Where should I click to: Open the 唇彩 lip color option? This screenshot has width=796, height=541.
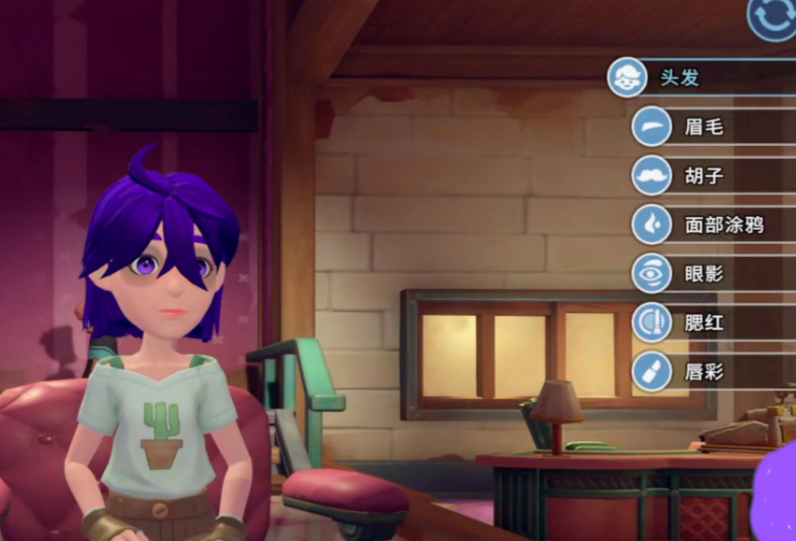point(703,371)
